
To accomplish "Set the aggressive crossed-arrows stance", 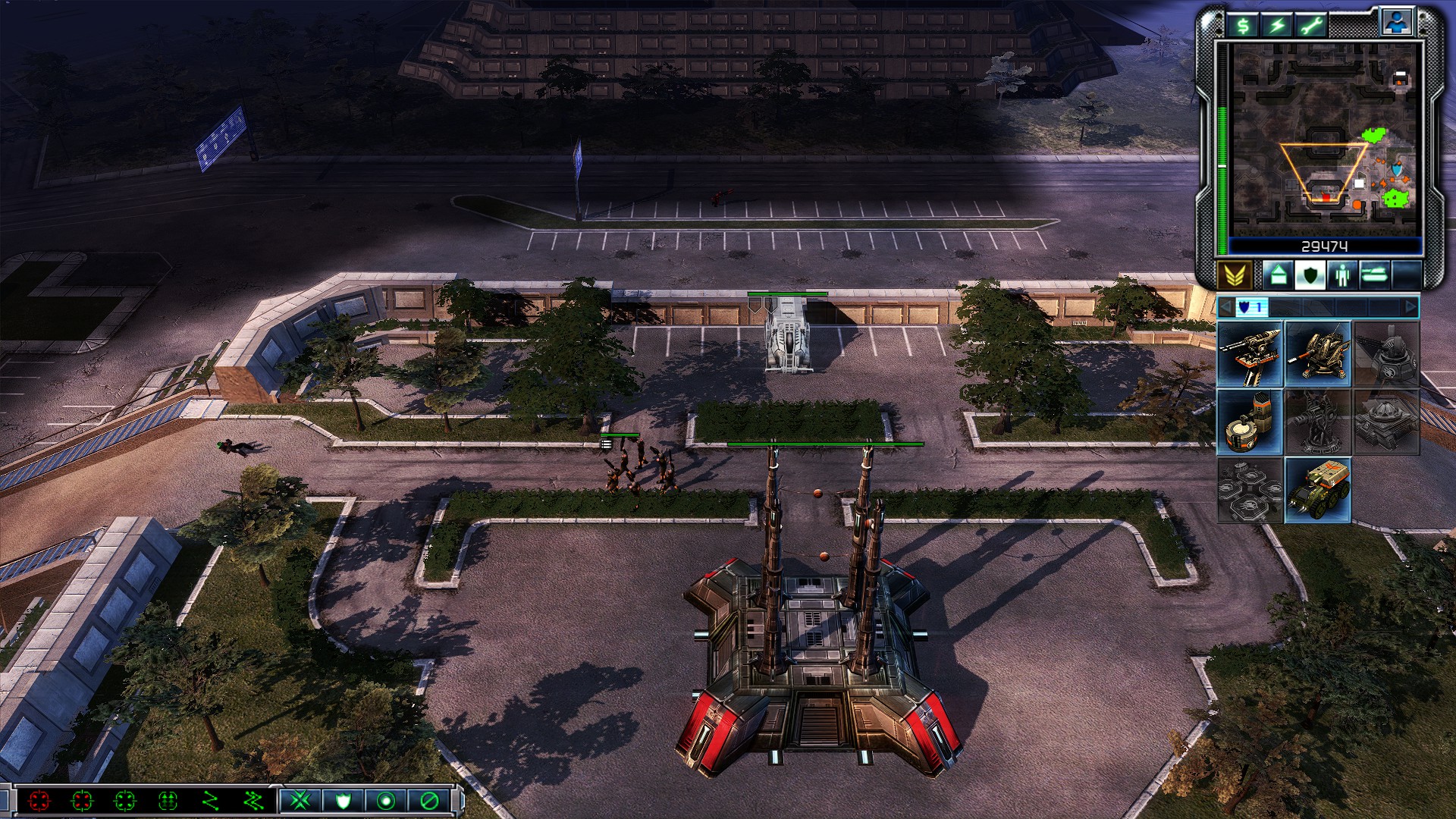I will [x=300, y=800].
